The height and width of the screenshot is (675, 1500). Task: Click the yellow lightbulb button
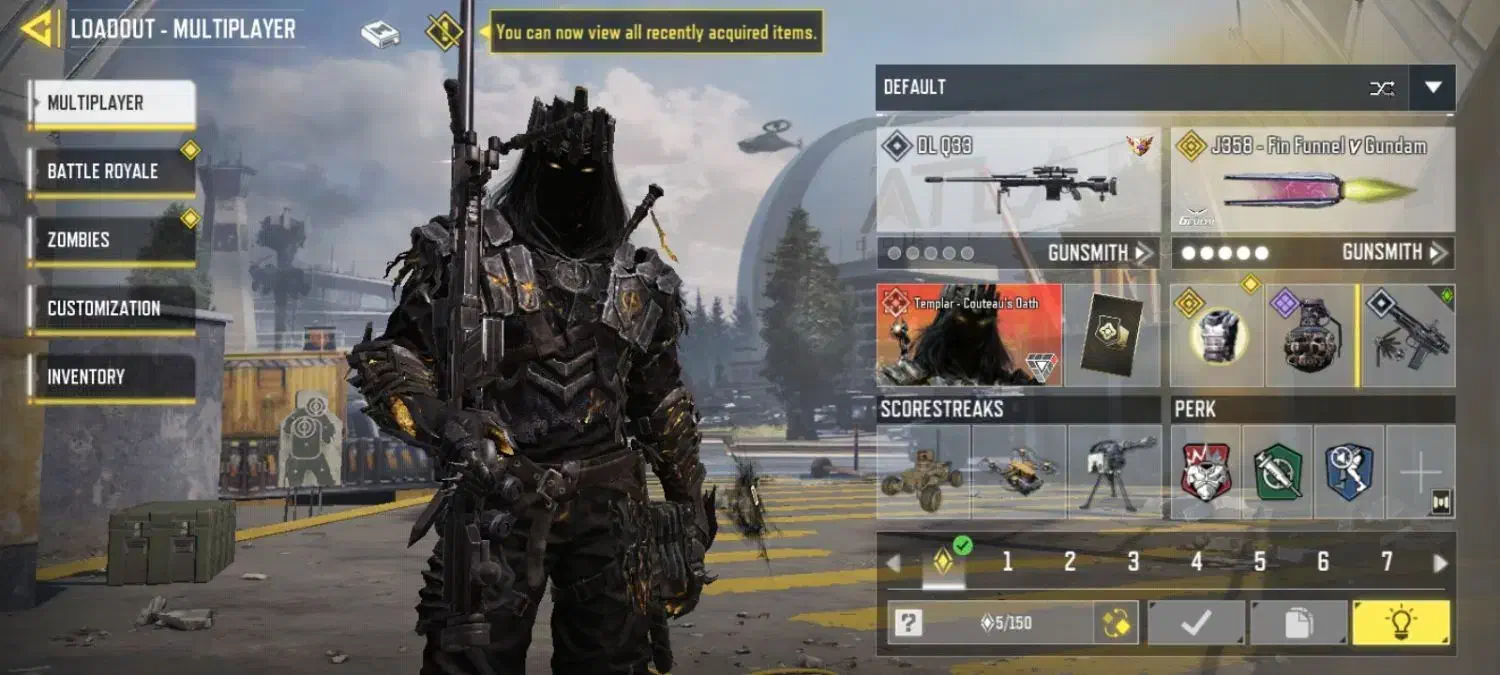coord(1400,623)
